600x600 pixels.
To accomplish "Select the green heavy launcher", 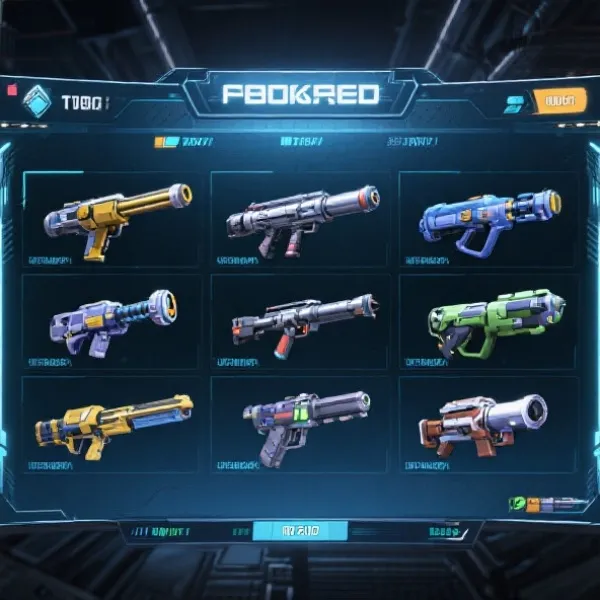I will coord(487,322).
